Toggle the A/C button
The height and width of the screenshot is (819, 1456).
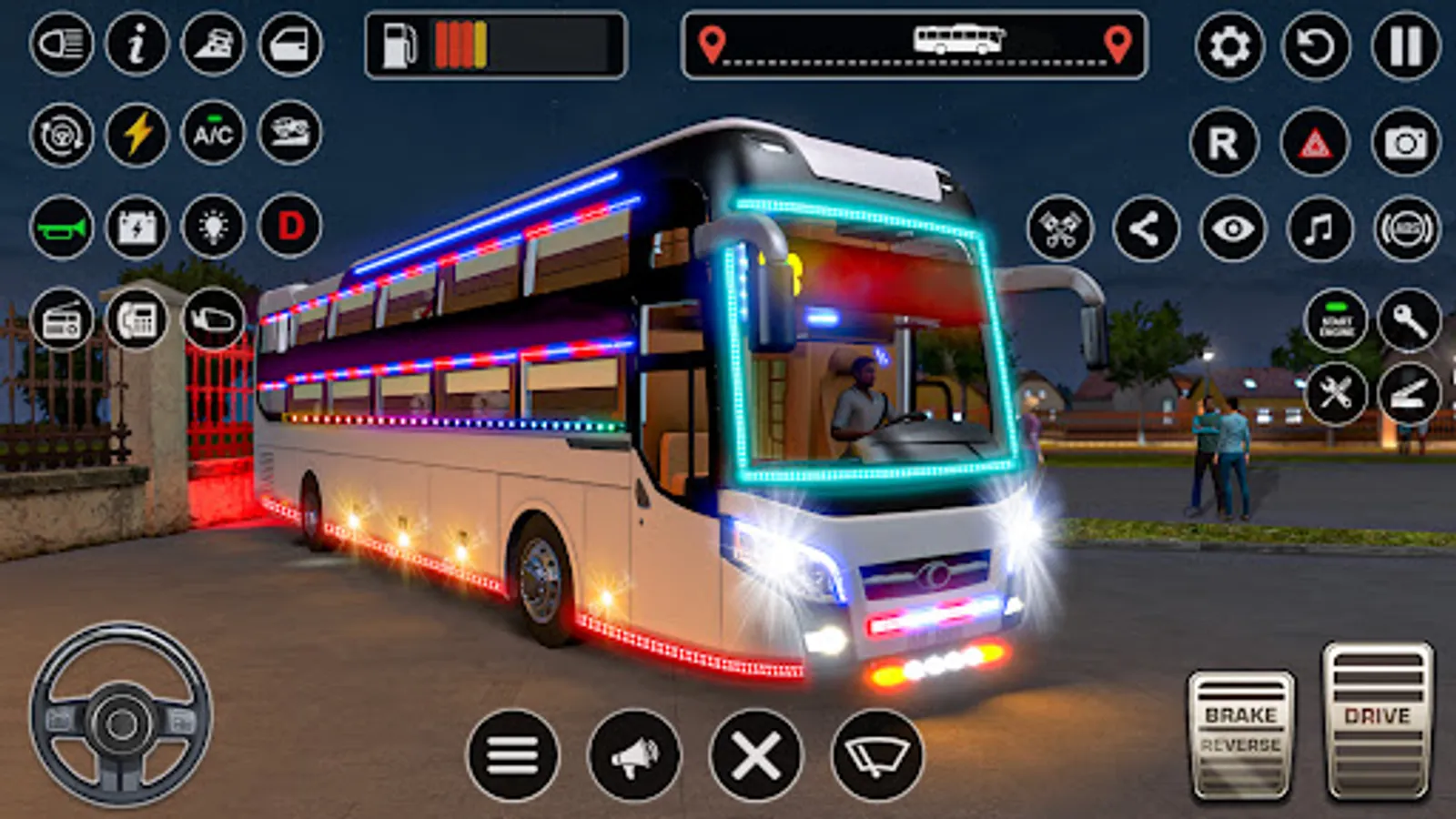(213, 135)
